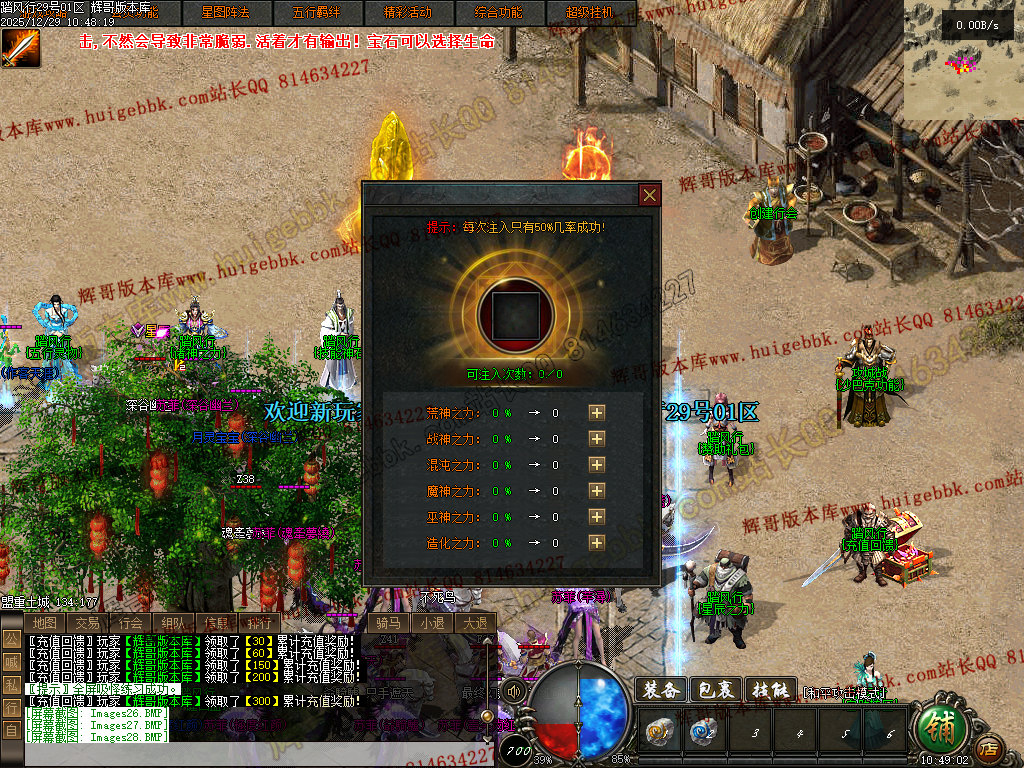Click the plus next to 混沌之力
Image resolution: width=1024 pixels, height=768 pixels.
597,464
